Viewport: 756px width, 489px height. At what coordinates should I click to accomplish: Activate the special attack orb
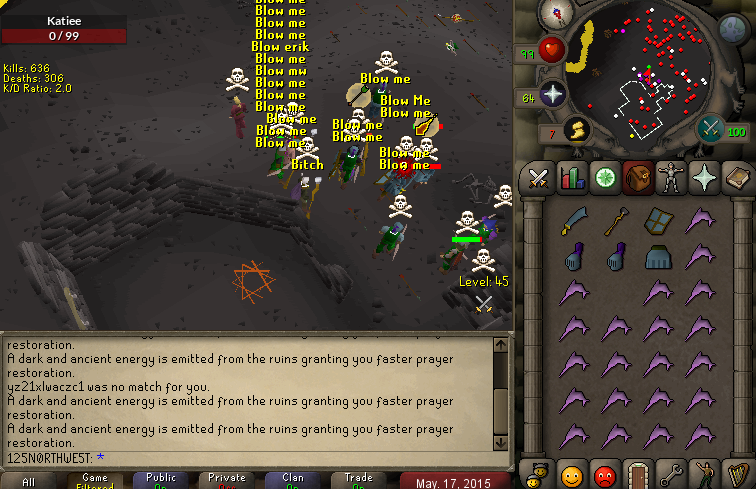tap(710, 128)
